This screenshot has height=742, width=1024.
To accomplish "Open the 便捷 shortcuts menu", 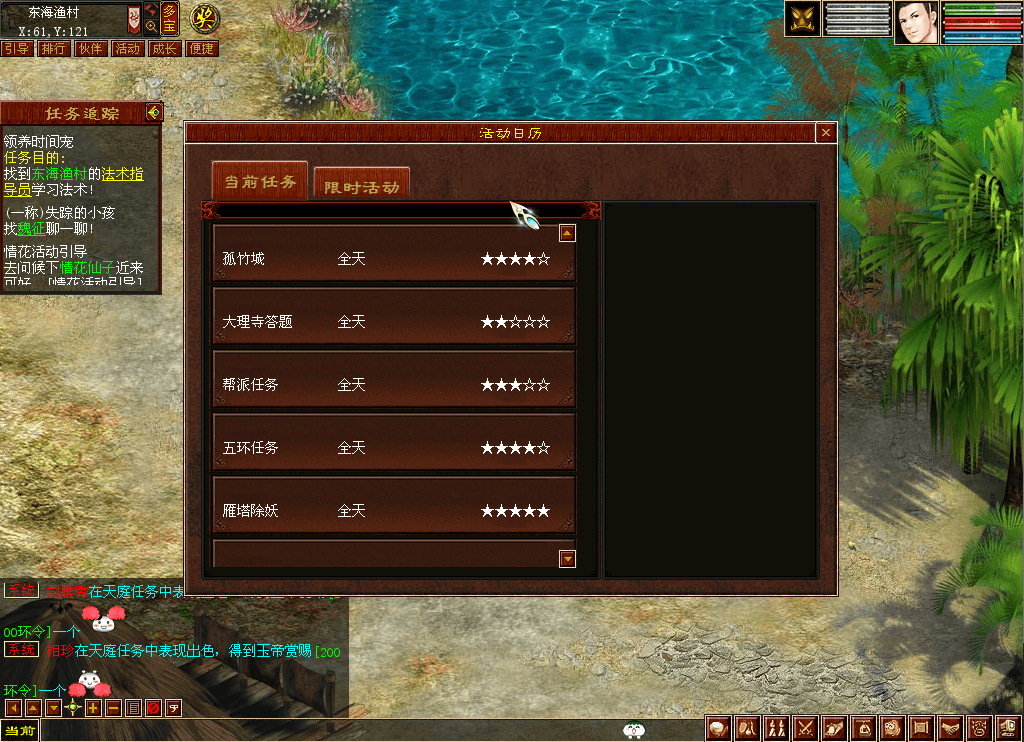I will (x=202, y=48).
